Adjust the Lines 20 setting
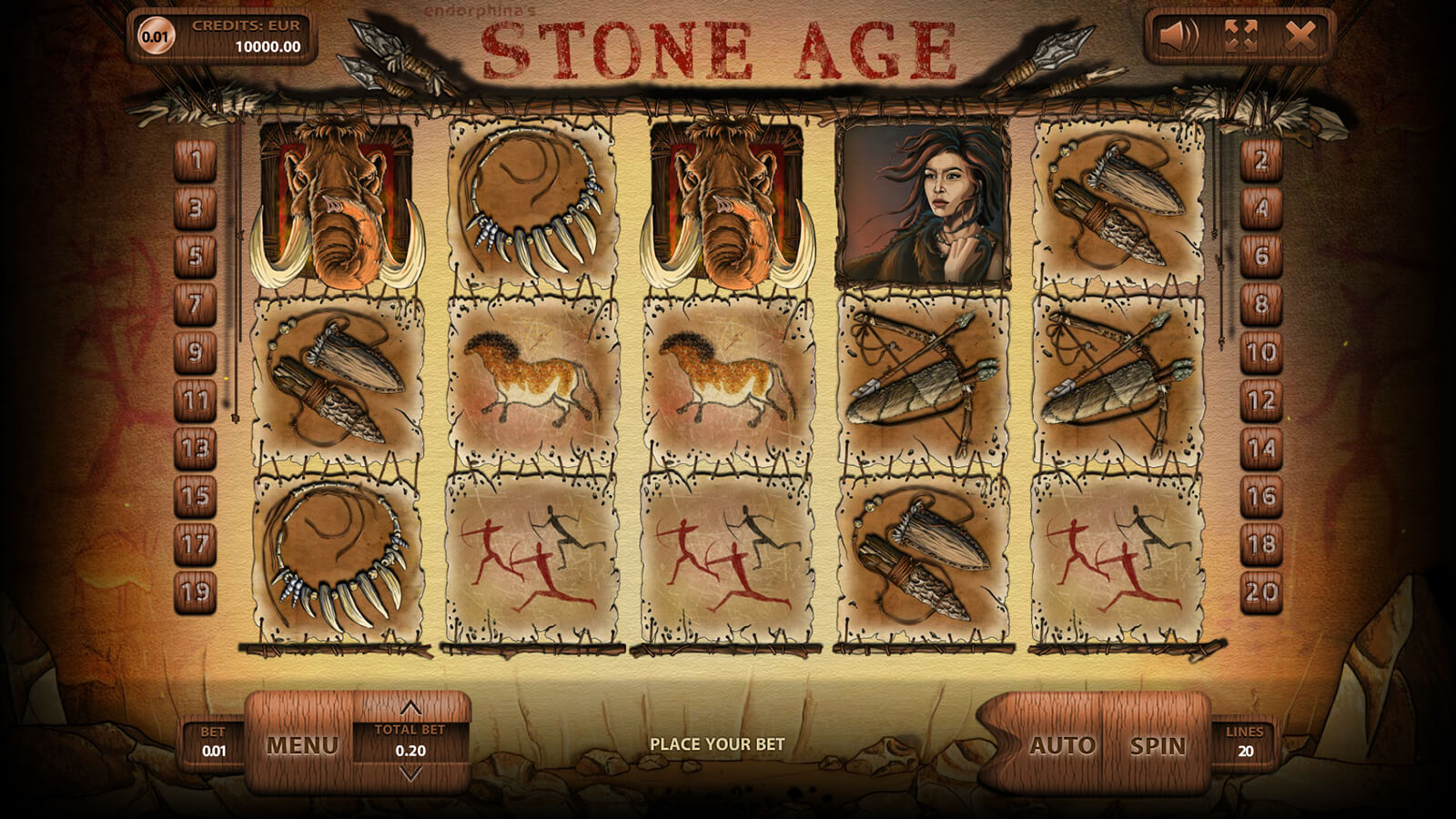The height and width of the screenshot is (819, 1456). coord(1244,743)
